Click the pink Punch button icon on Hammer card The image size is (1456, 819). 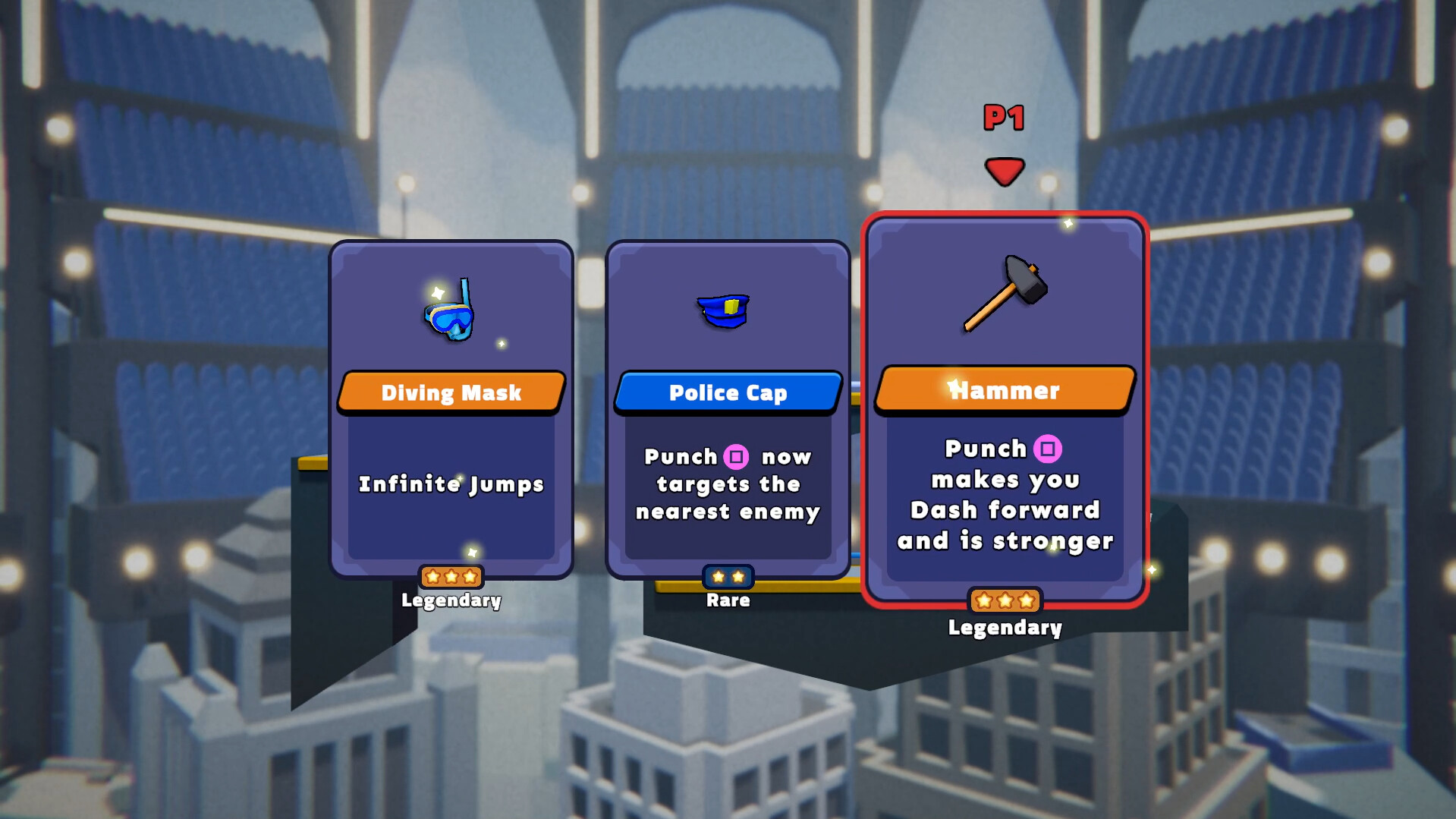tap(1049, 449)
